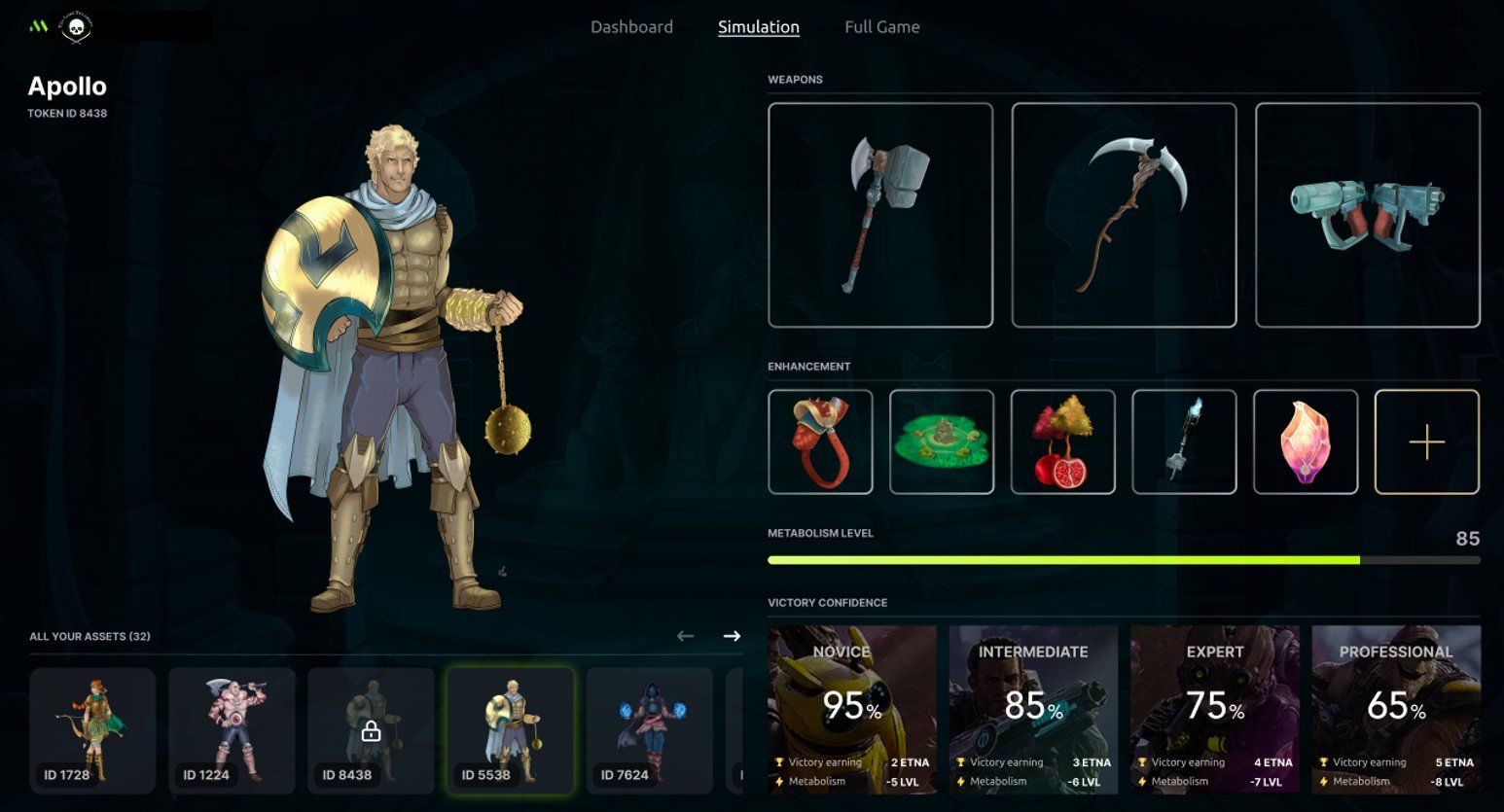This screenshot has height=812, width=1504.
Task: Go to the Full Game tab
Action: click(881, 27)
